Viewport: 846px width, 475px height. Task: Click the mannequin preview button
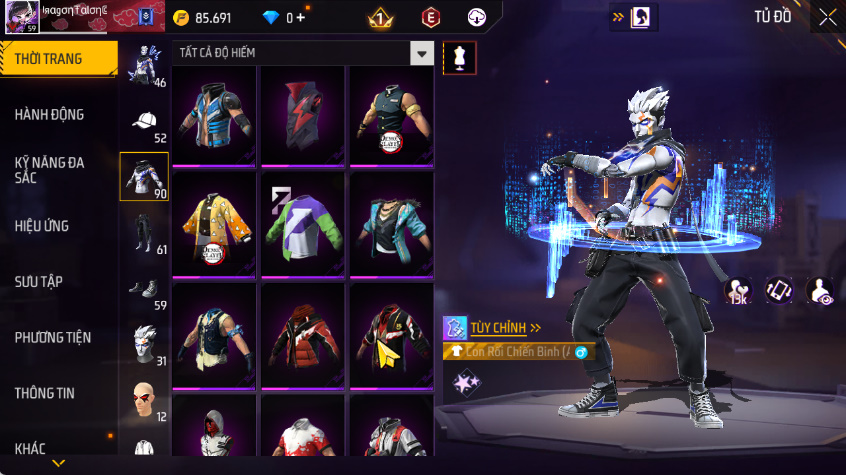(x=460, y=57)
